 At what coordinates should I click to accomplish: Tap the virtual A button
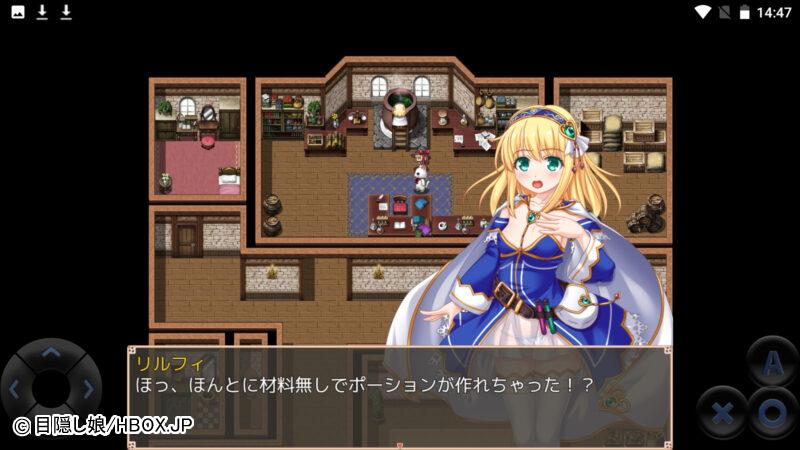[771, 364]
